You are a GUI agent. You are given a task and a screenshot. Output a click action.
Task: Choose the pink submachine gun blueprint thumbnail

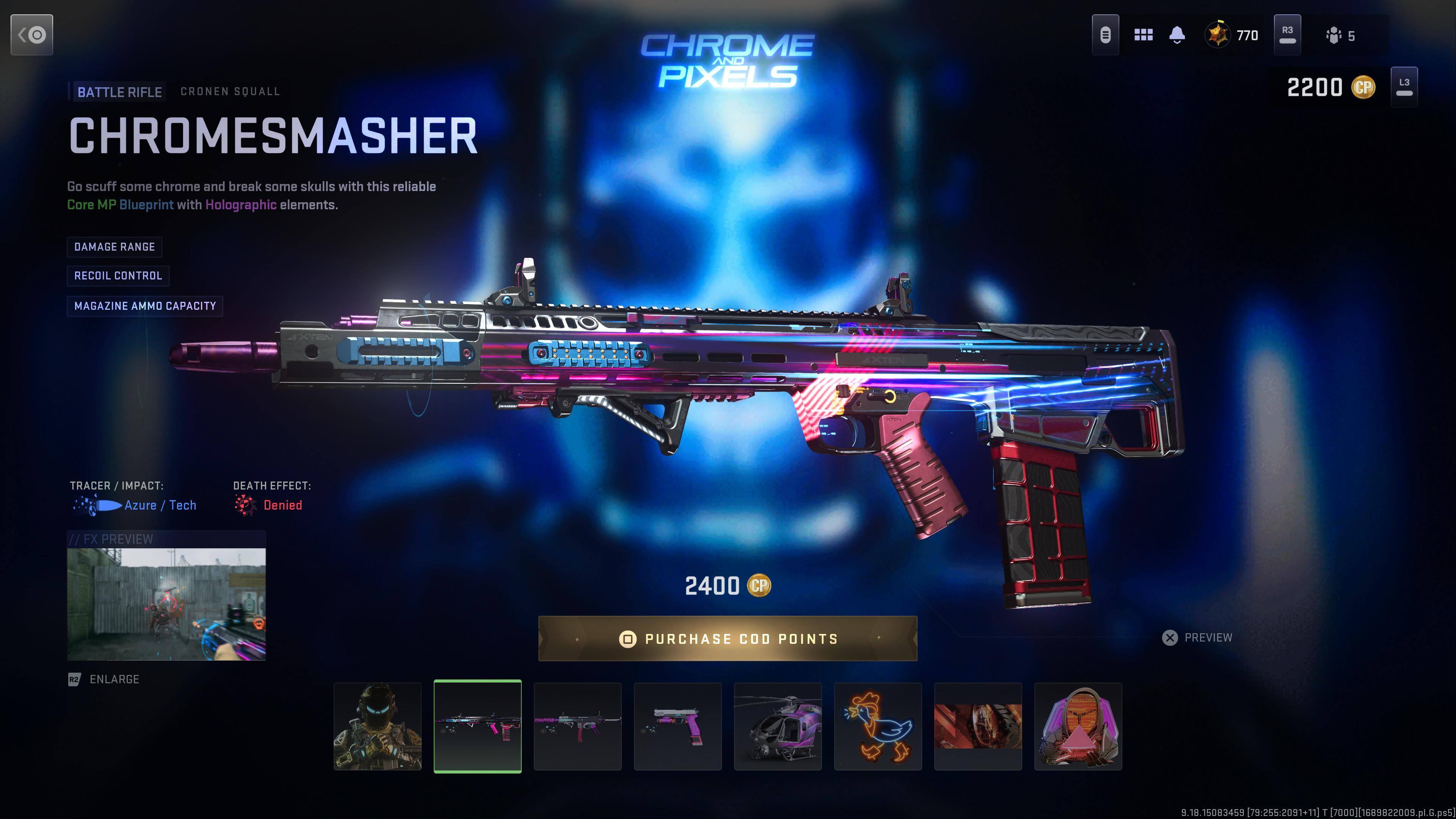(577, 726)
